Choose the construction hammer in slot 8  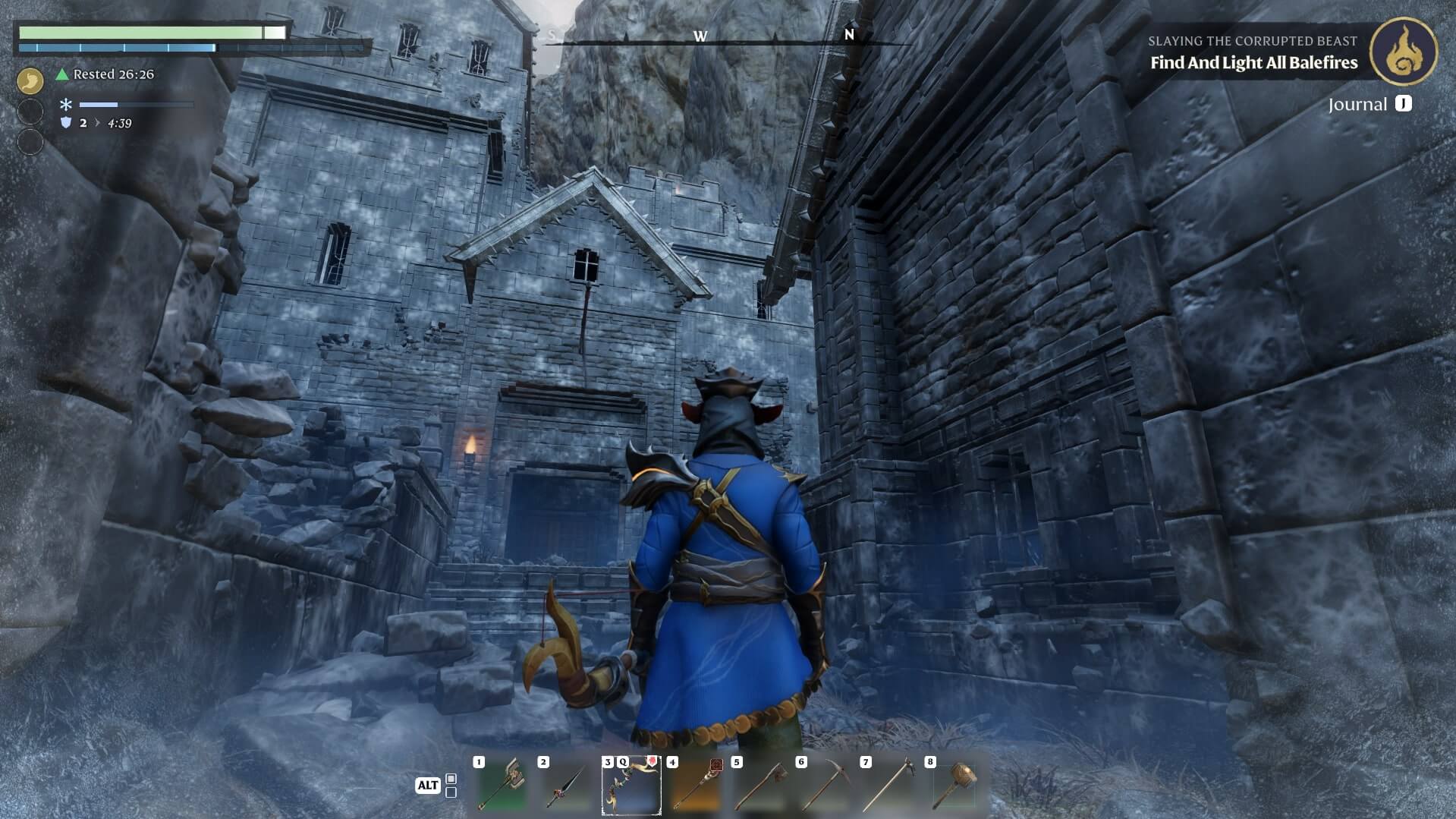(x=954, y=786)
